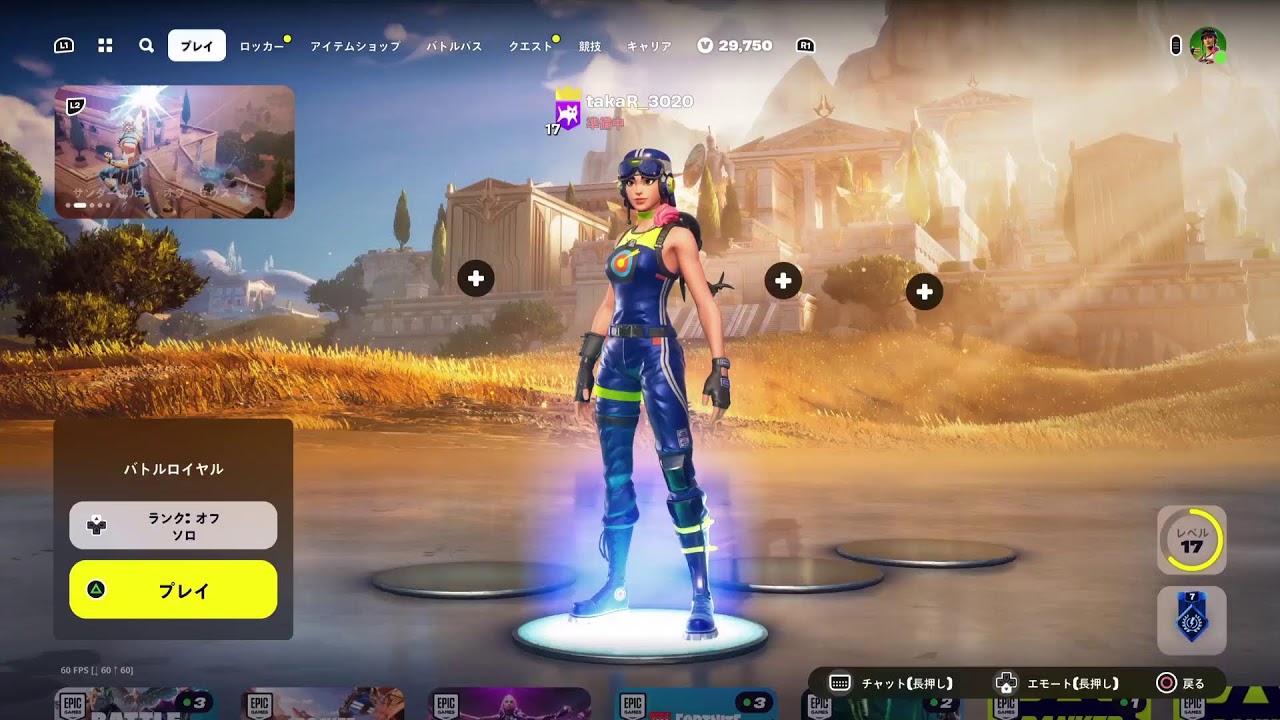Click the R1 shoulder button hint
The height and width of the screenshot is (720, 1280).
pyautogui.click(x=803, y=44)
